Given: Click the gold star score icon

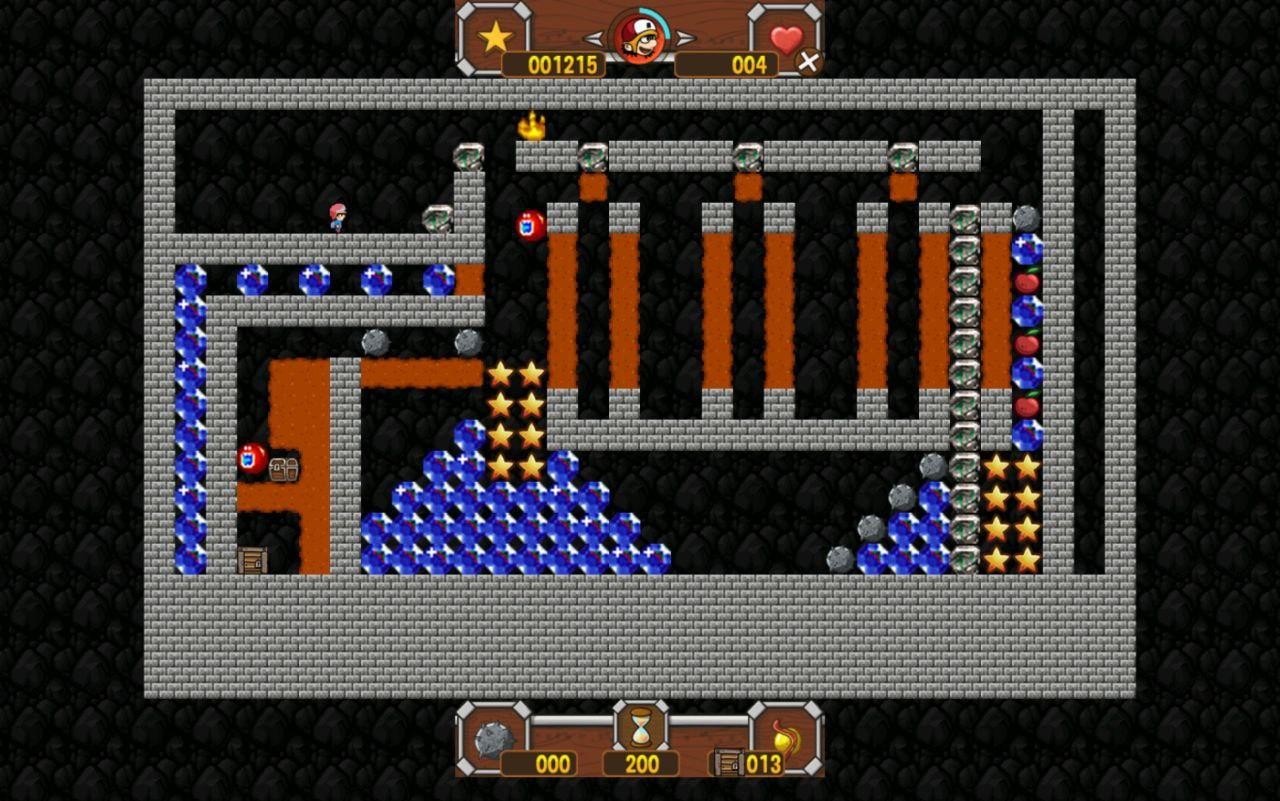Looking at the screenshot, I should (x=494, y=38).
